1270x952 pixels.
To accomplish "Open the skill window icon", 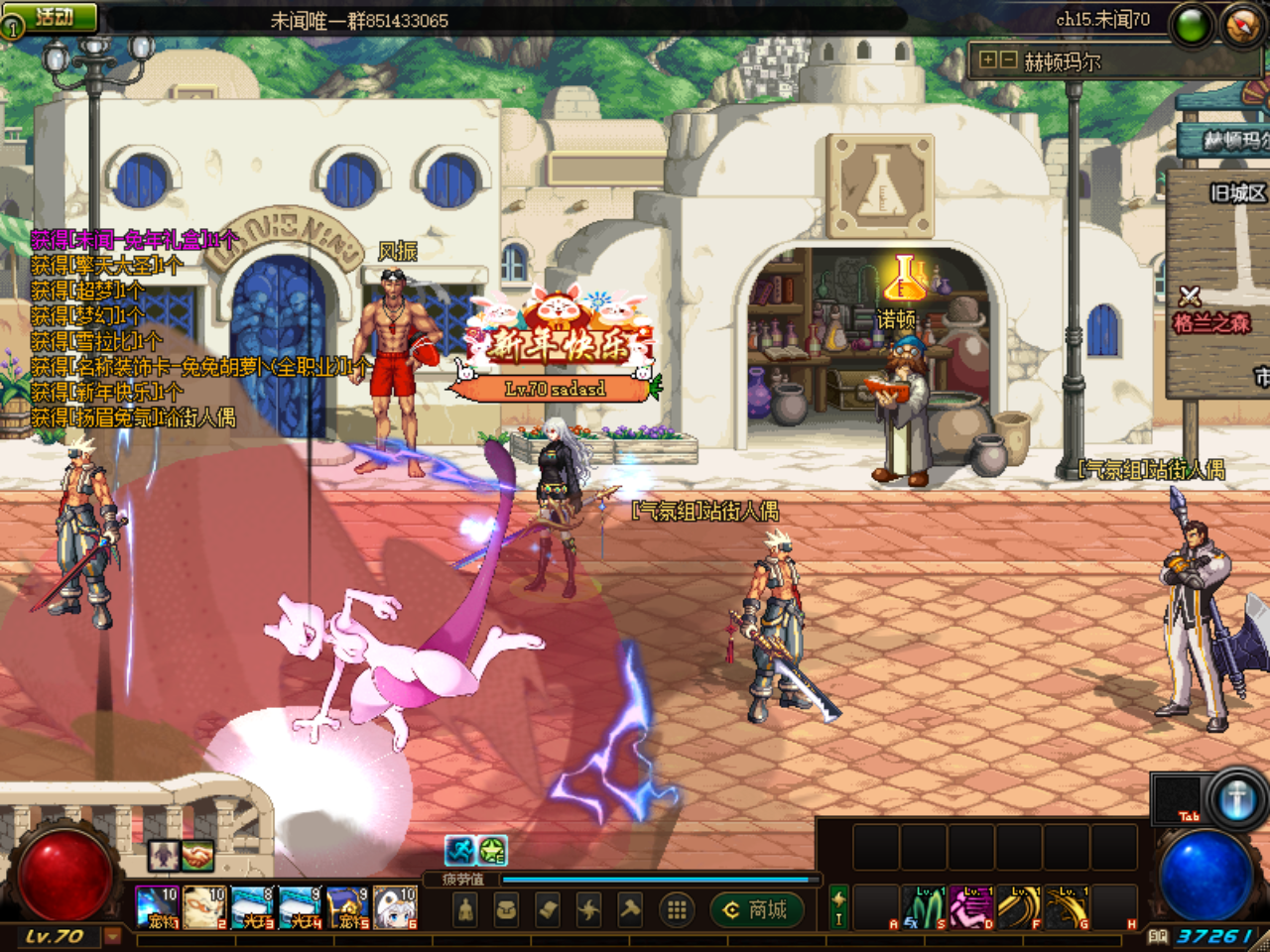I will pos(588,908).
